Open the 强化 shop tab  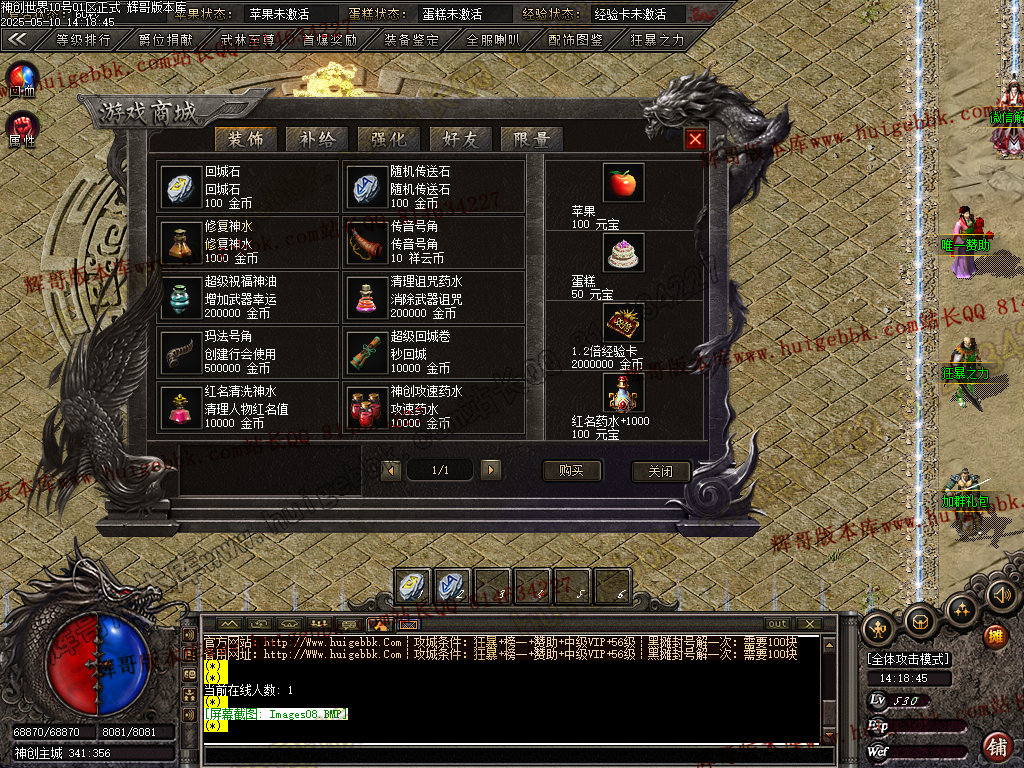[x=389, y=139]
